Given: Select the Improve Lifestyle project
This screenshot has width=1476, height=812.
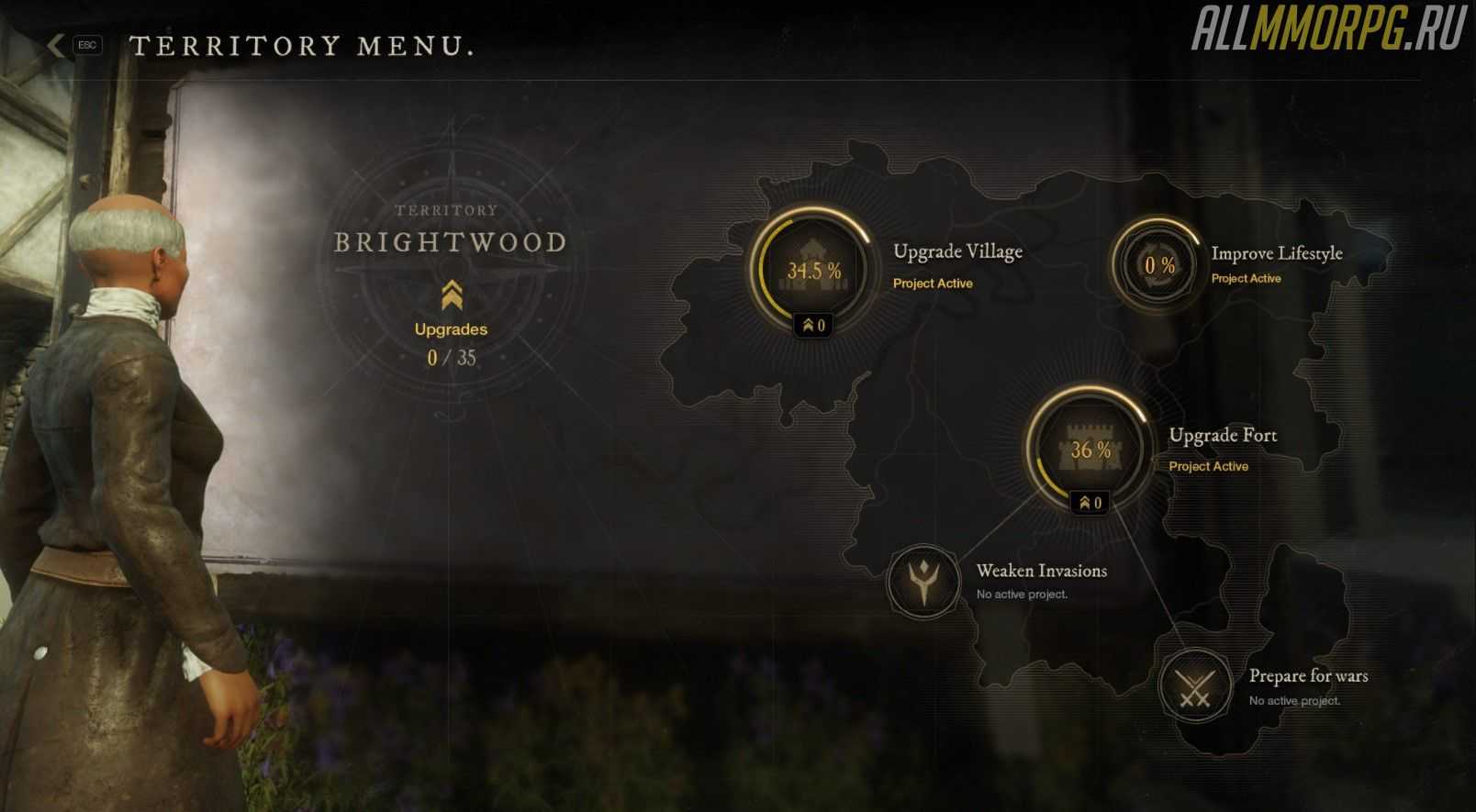Looking at the screenshot, I should tap(1157, 265).
